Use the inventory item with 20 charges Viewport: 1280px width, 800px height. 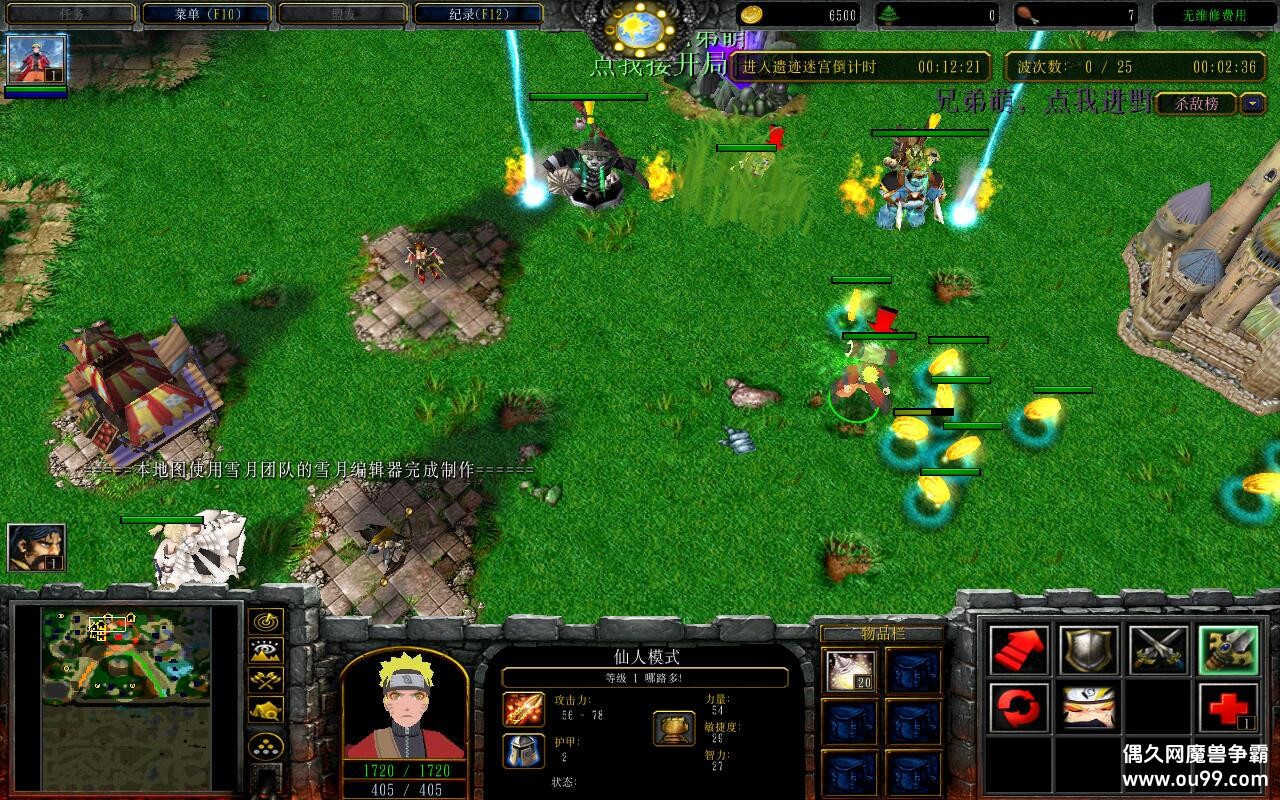point(851,670)
